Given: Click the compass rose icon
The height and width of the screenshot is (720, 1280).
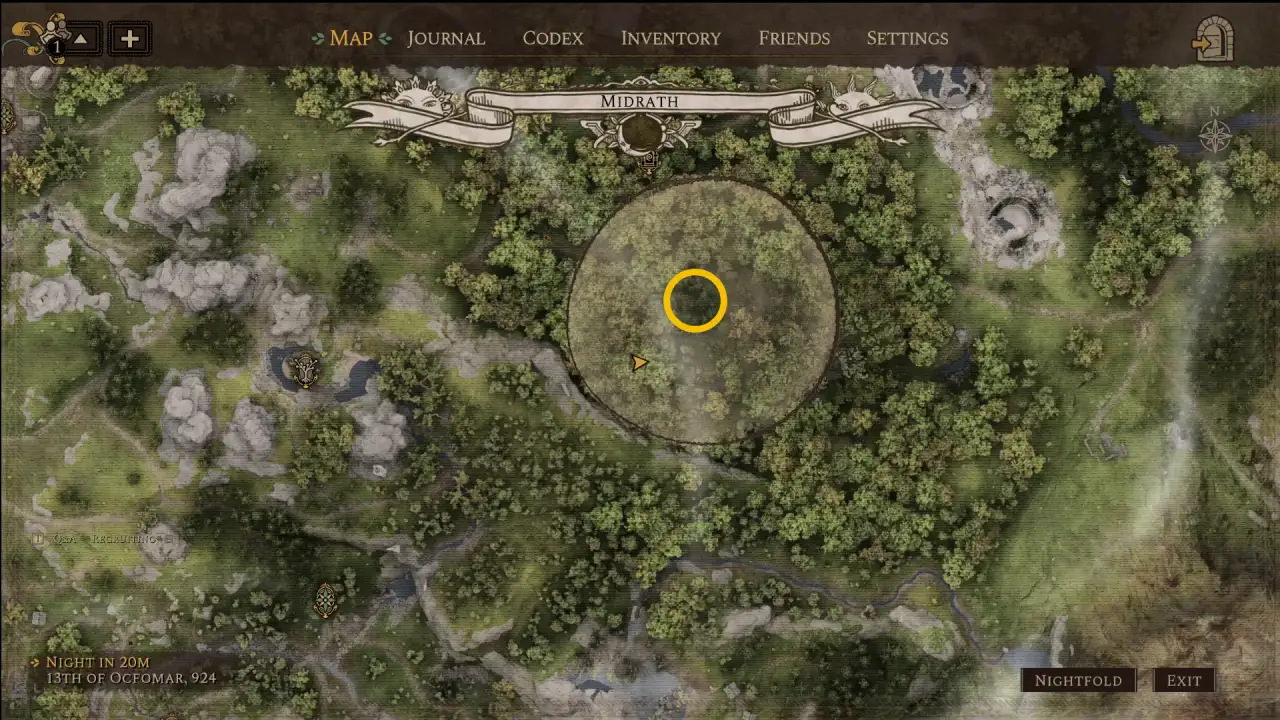Looking at the screenshot, I should tap(1215, 134).
